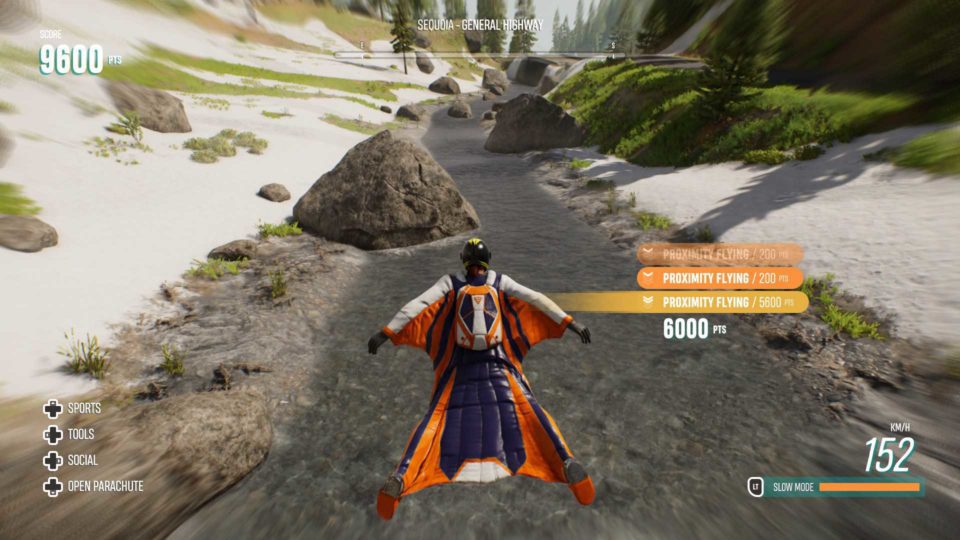Show the Social menu
The image size is (960, 540).
click(x=71, y=461)
